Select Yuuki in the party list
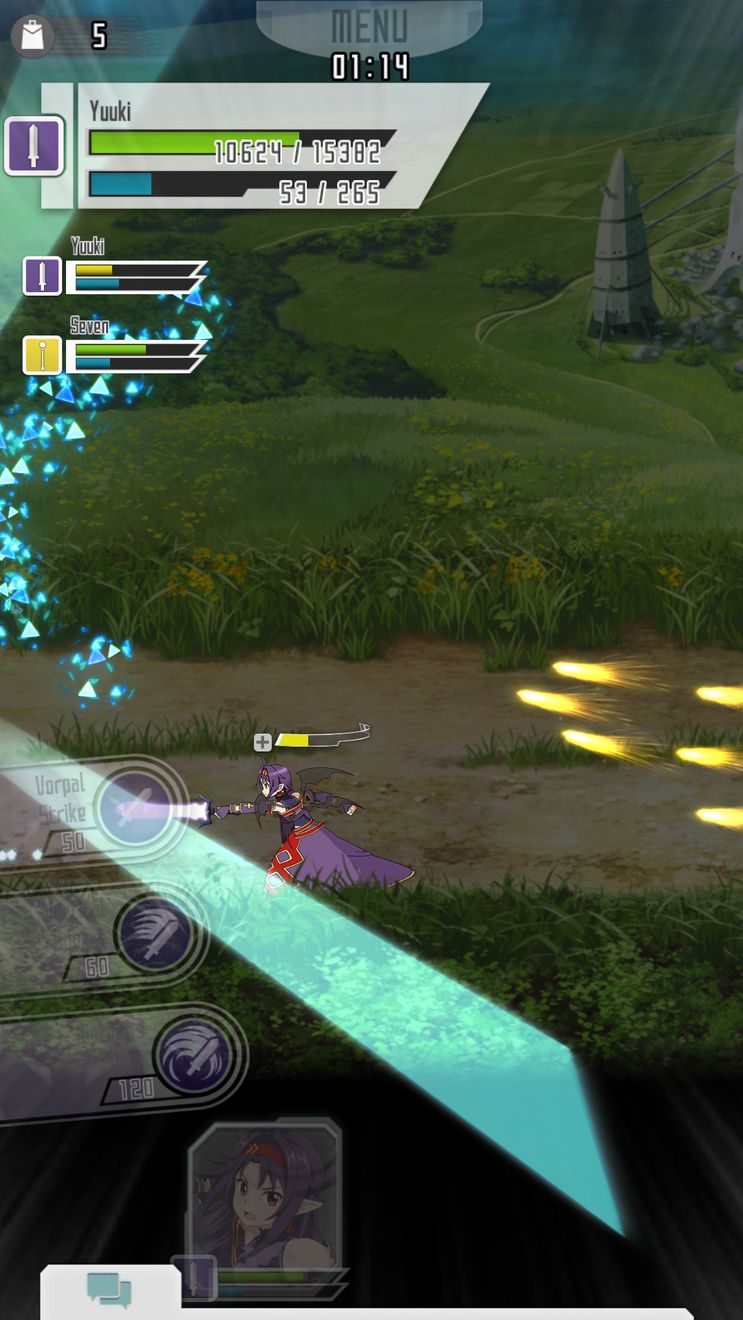The width and height of the screenshot is (743, 1320). (43, 276)
